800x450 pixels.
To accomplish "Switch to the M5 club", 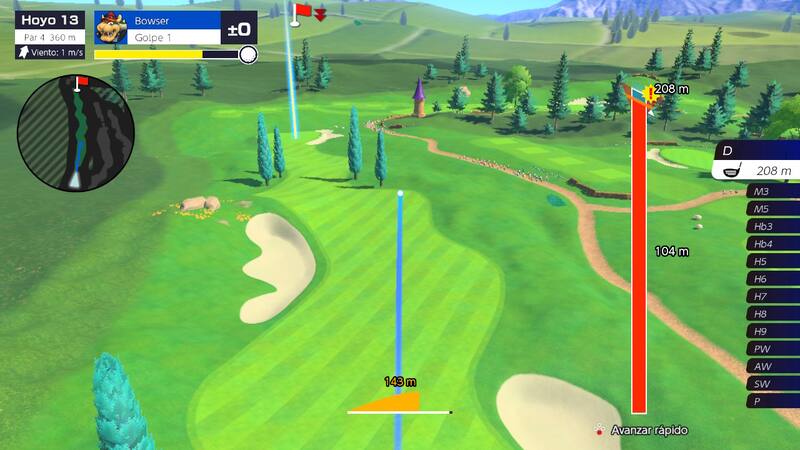I will tap(772, 209).
